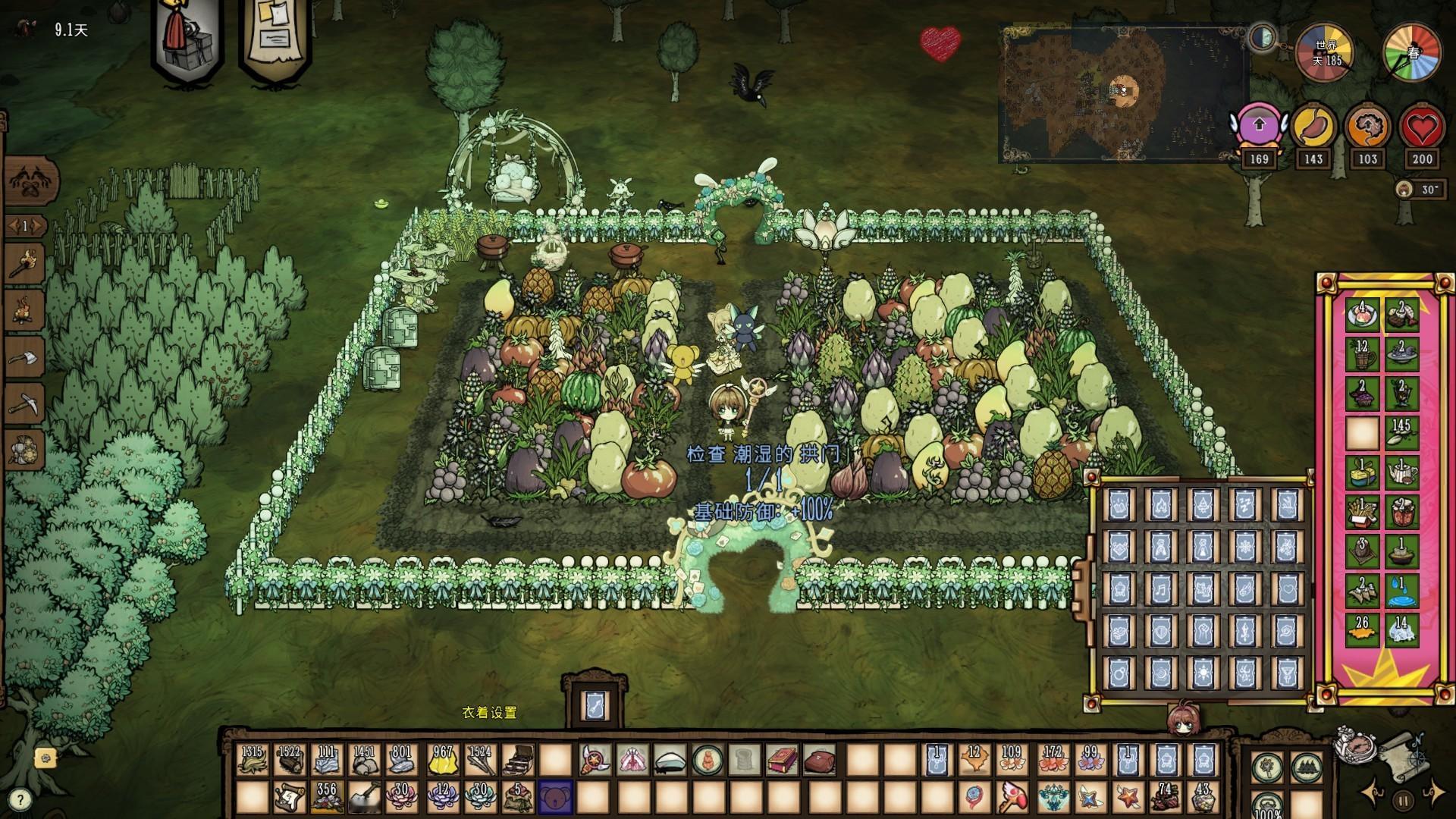Pick the teapot in the pink container
This screenshot has height=819, width=1456.
[1401, 472]
